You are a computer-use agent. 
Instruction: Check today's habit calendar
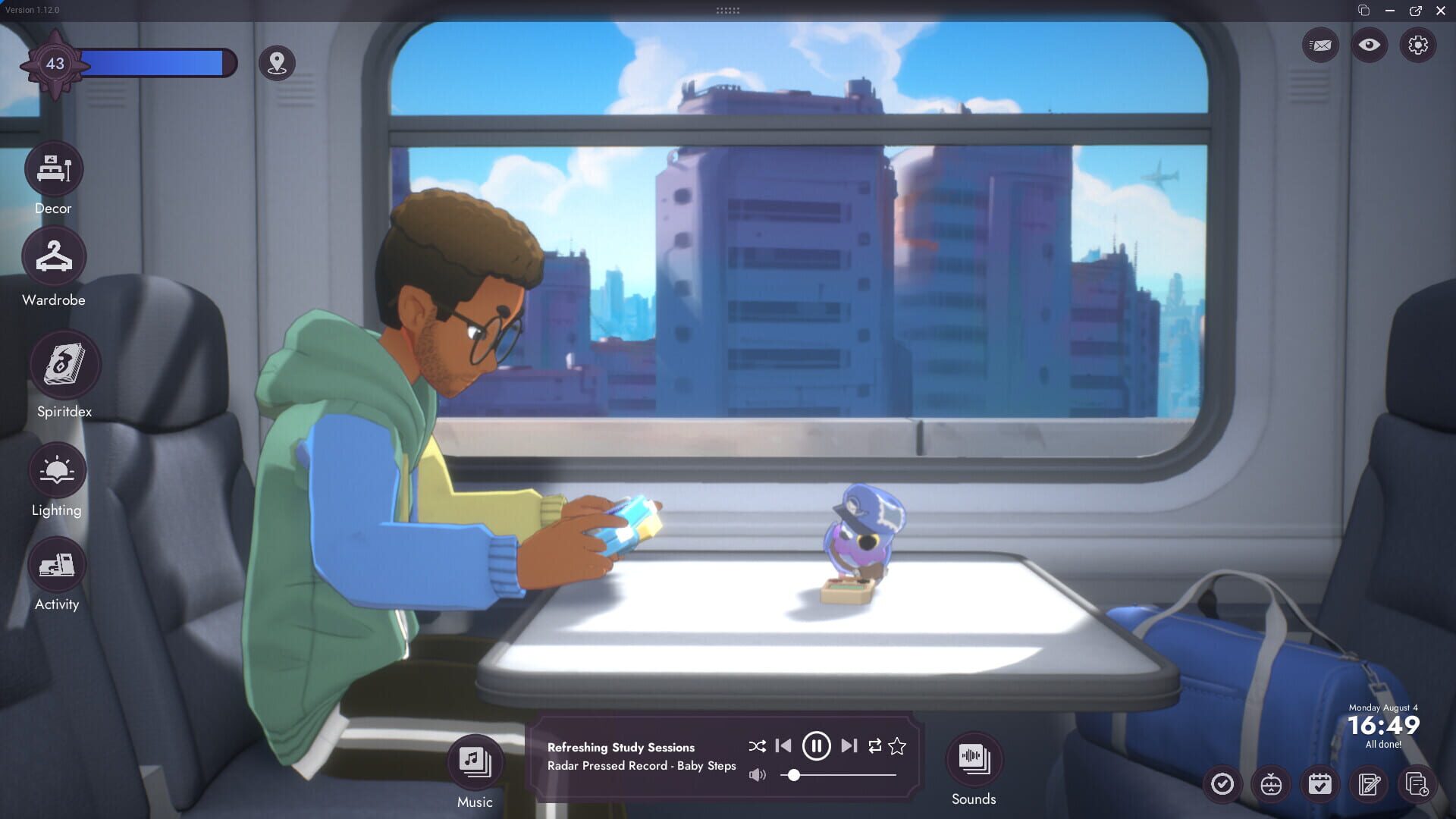click(1320, 785)
